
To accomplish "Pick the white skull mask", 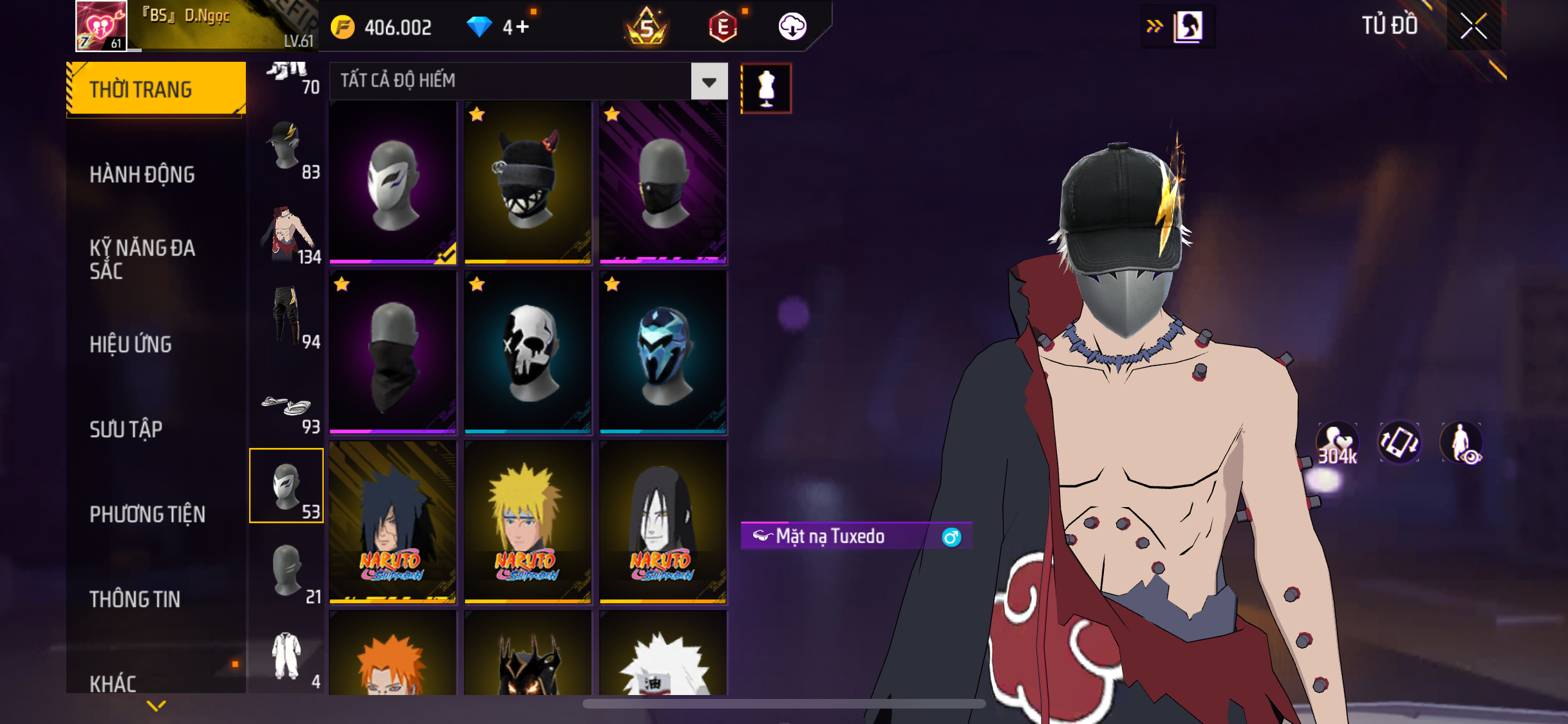I will (x=528, y=352).
